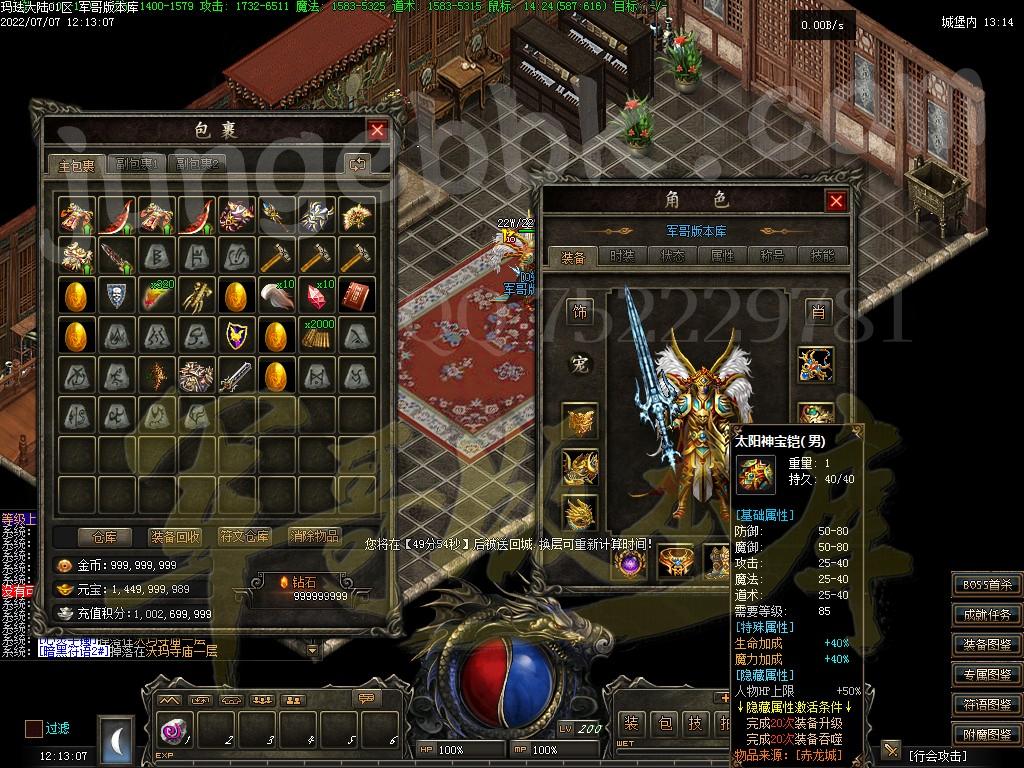
Task: Click the 饰 accessory slot button
Action: tap(580, 313)
